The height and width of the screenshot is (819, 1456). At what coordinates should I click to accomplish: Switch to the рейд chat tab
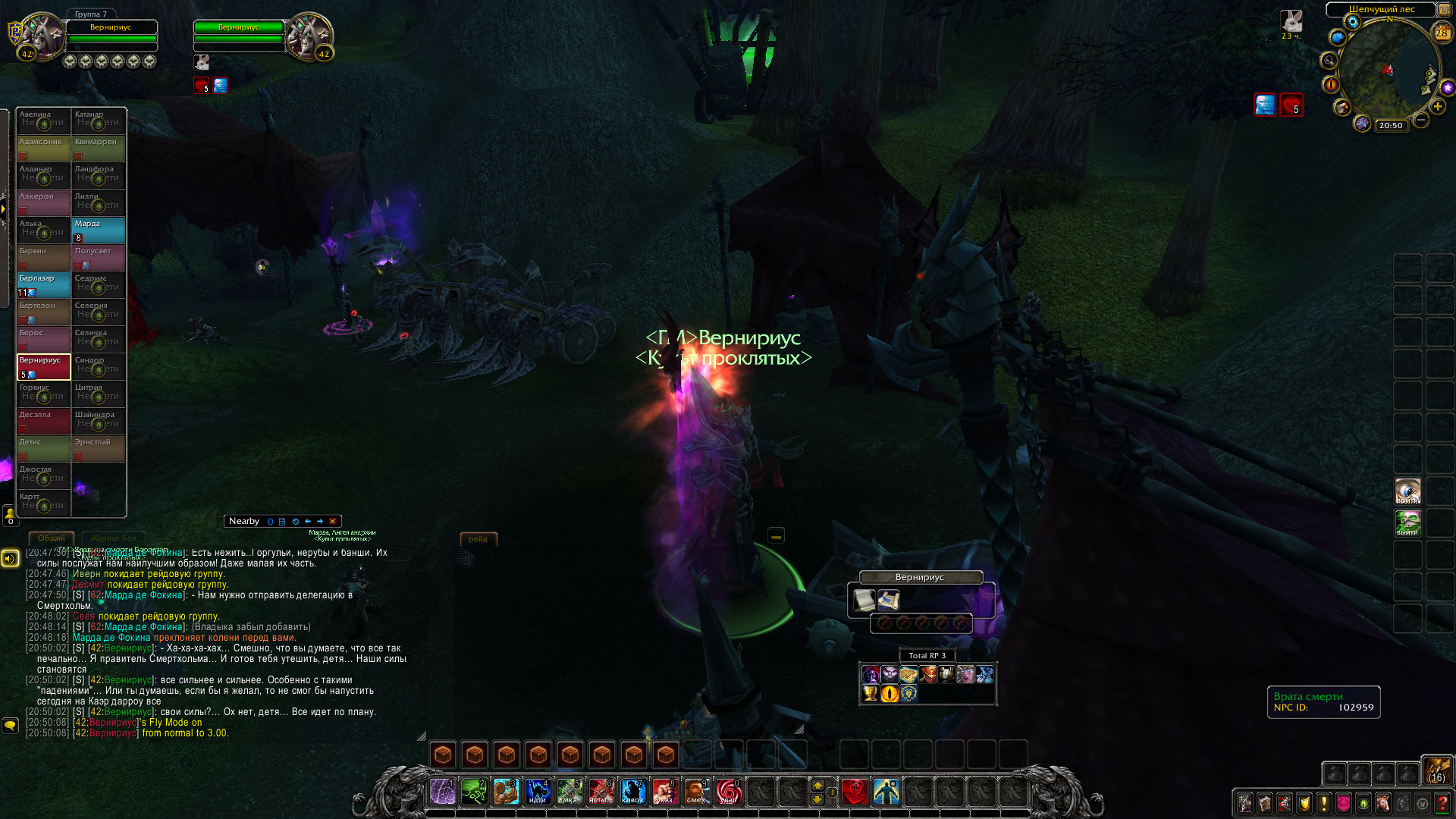[x=478, y=539]
